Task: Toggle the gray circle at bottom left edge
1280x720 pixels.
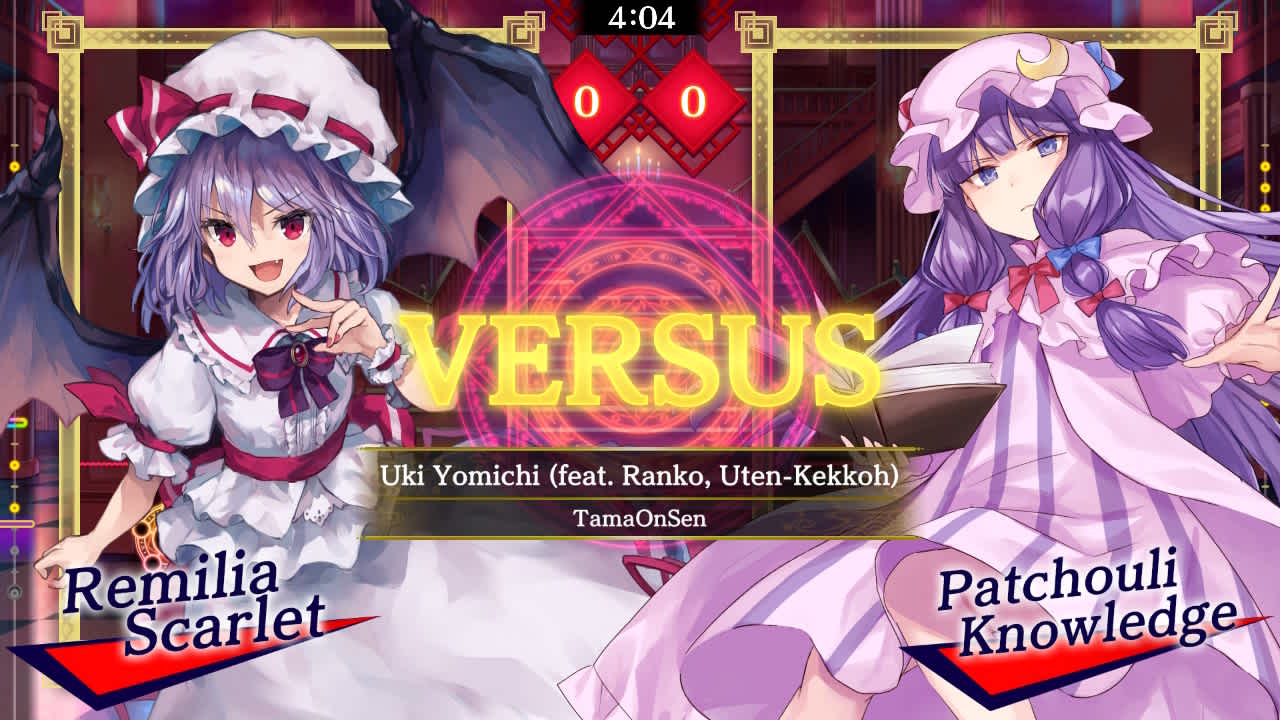Action: click(15, 591)
